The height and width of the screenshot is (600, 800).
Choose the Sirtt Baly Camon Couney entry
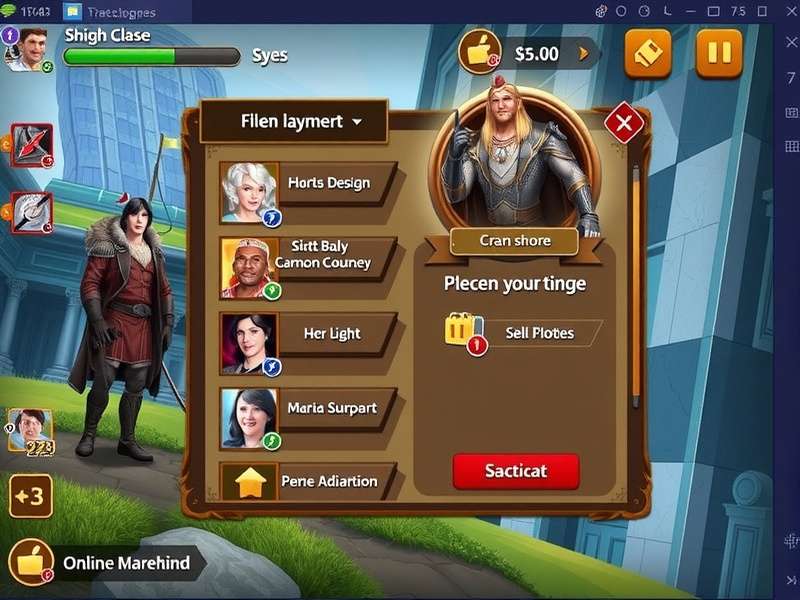coord(310,255)
